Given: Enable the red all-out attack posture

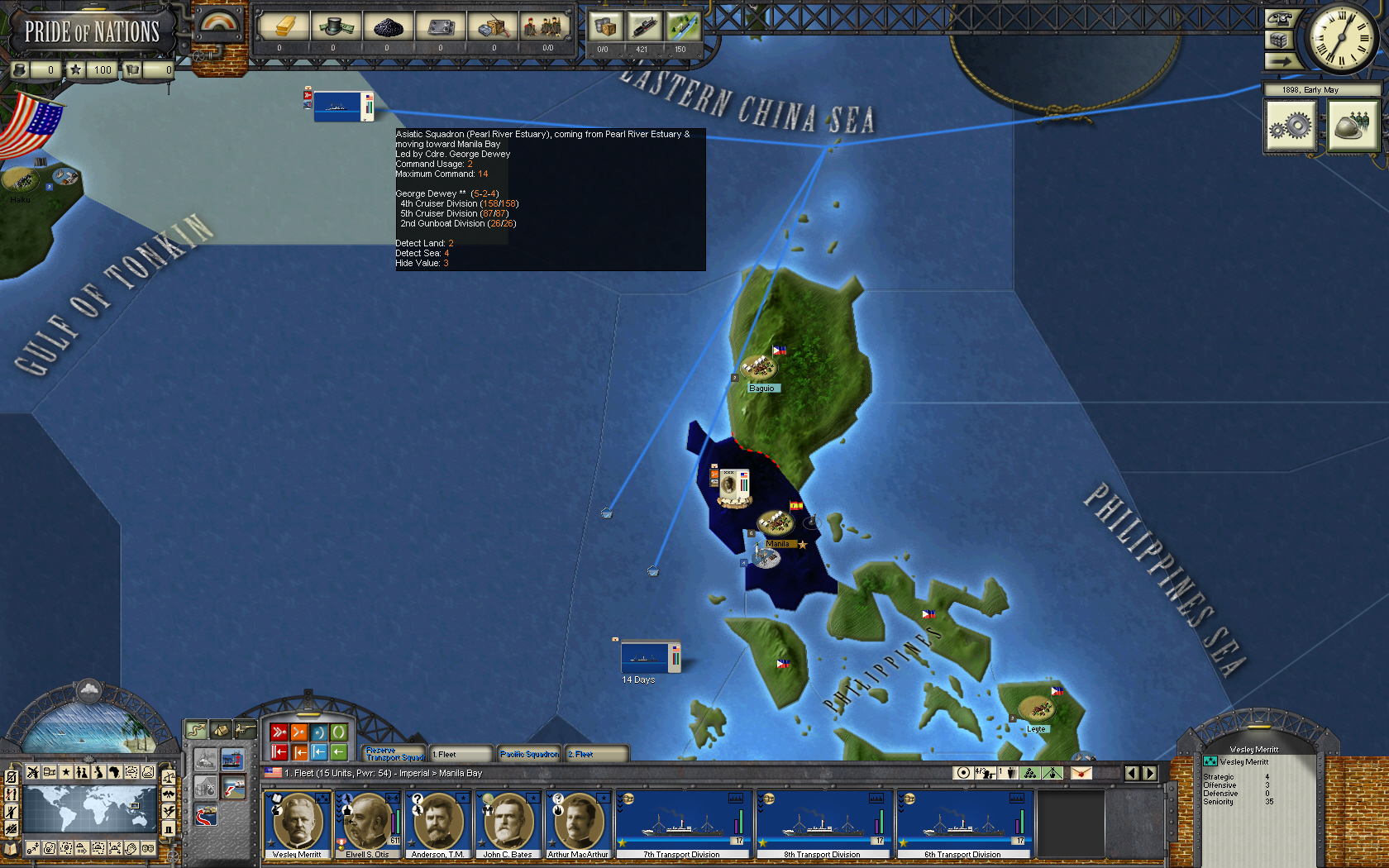Looking at the screenshot, I should [279, 732].
